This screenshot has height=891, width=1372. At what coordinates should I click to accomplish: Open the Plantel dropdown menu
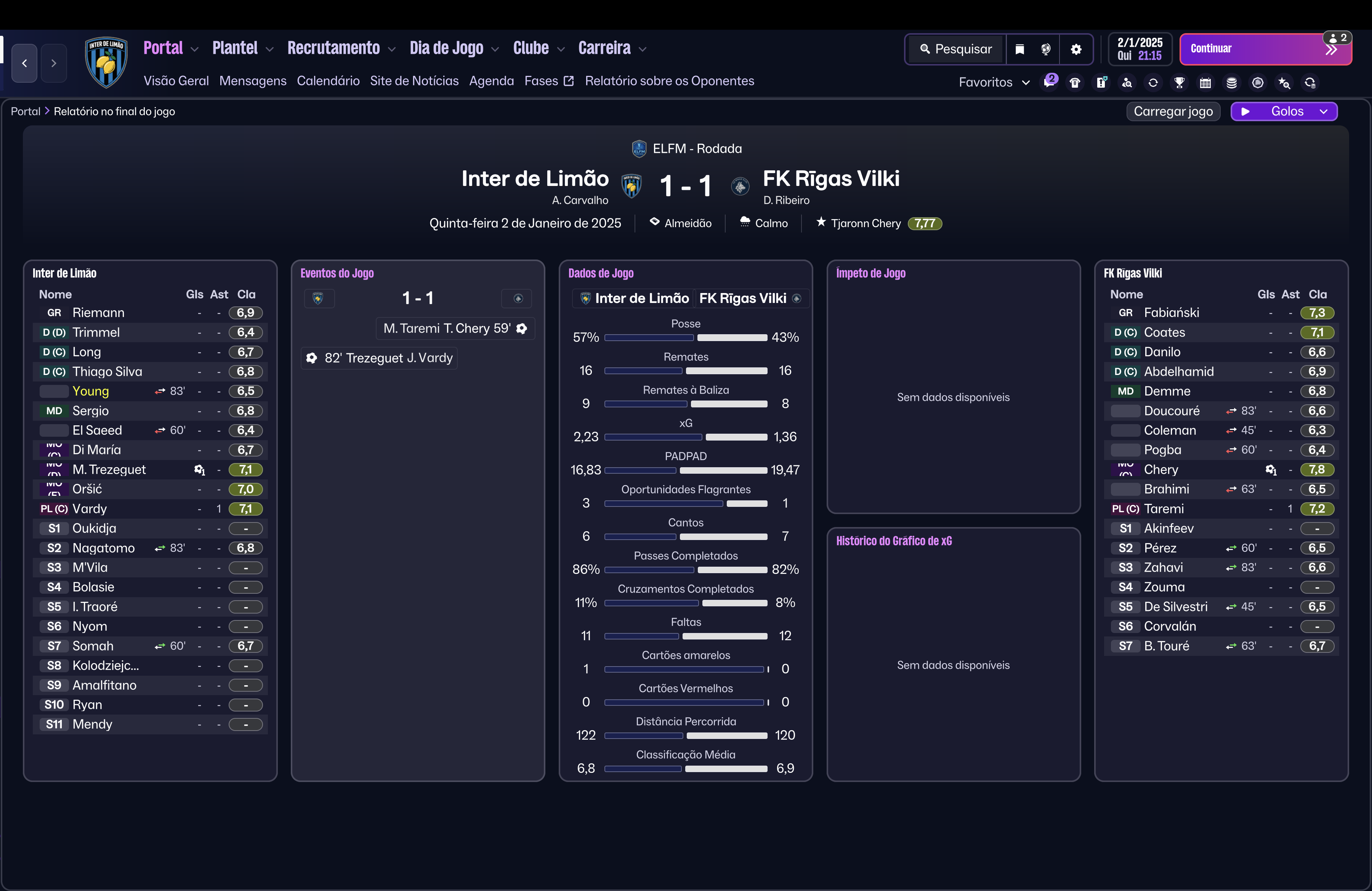click(242, 48)
